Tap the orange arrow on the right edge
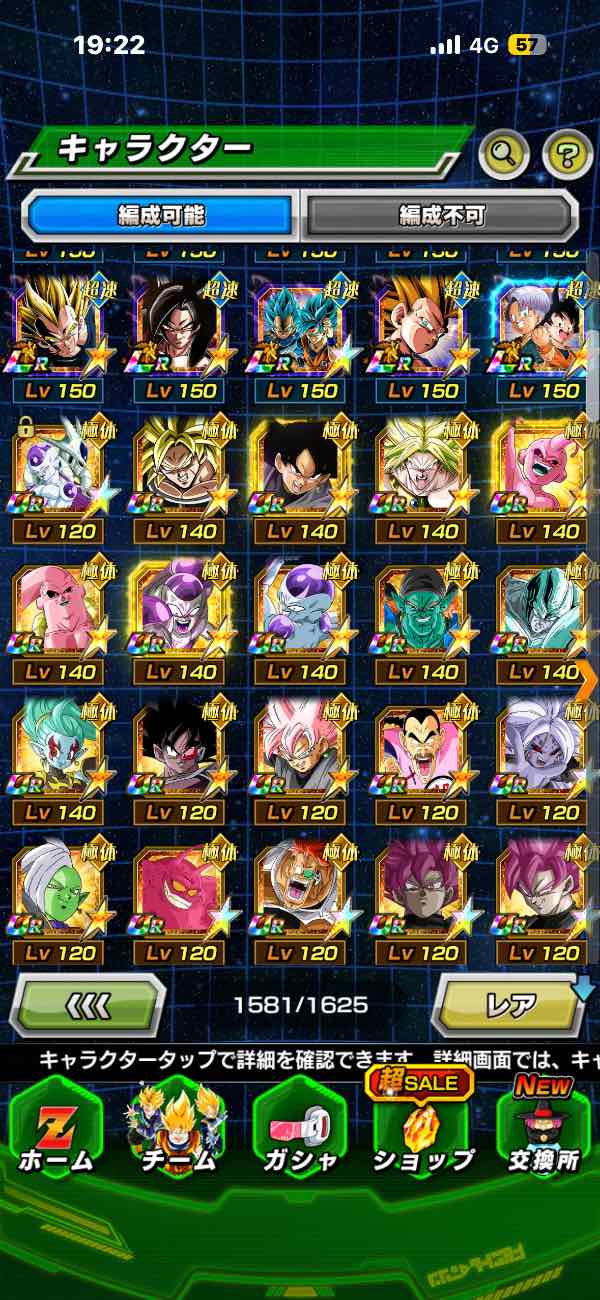This screenshot has height=1300, width=600. pos(587,678)
